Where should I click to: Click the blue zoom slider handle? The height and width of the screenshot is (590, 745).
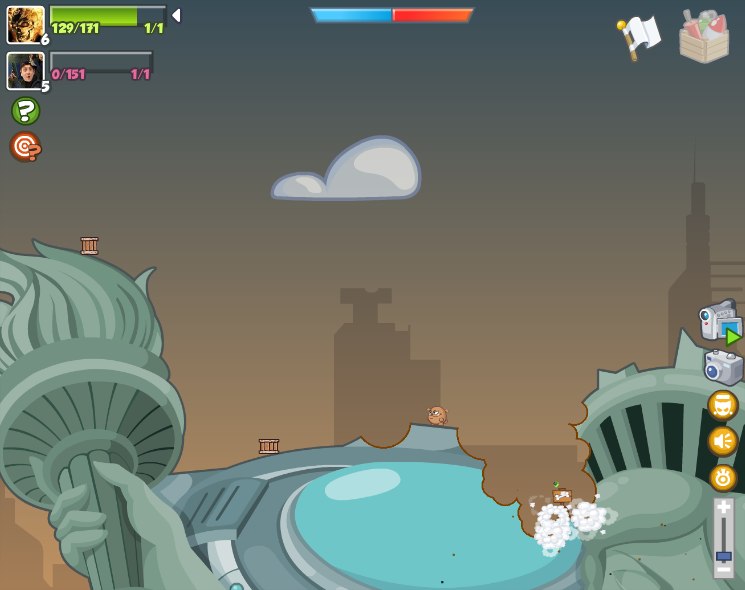click(724, 555)
